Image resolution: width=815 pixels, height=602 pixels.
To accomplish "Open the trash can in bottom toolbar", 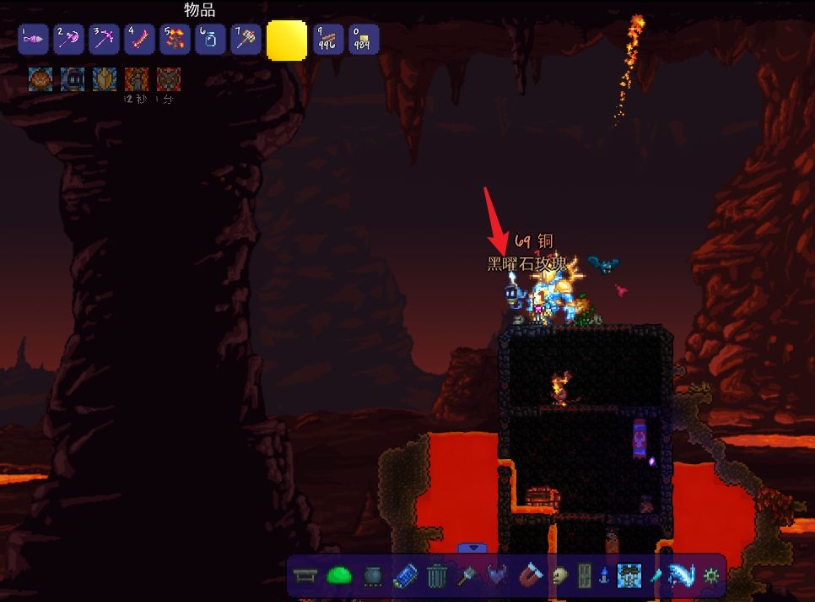I will pyautogui.click(x=437, y=576).
